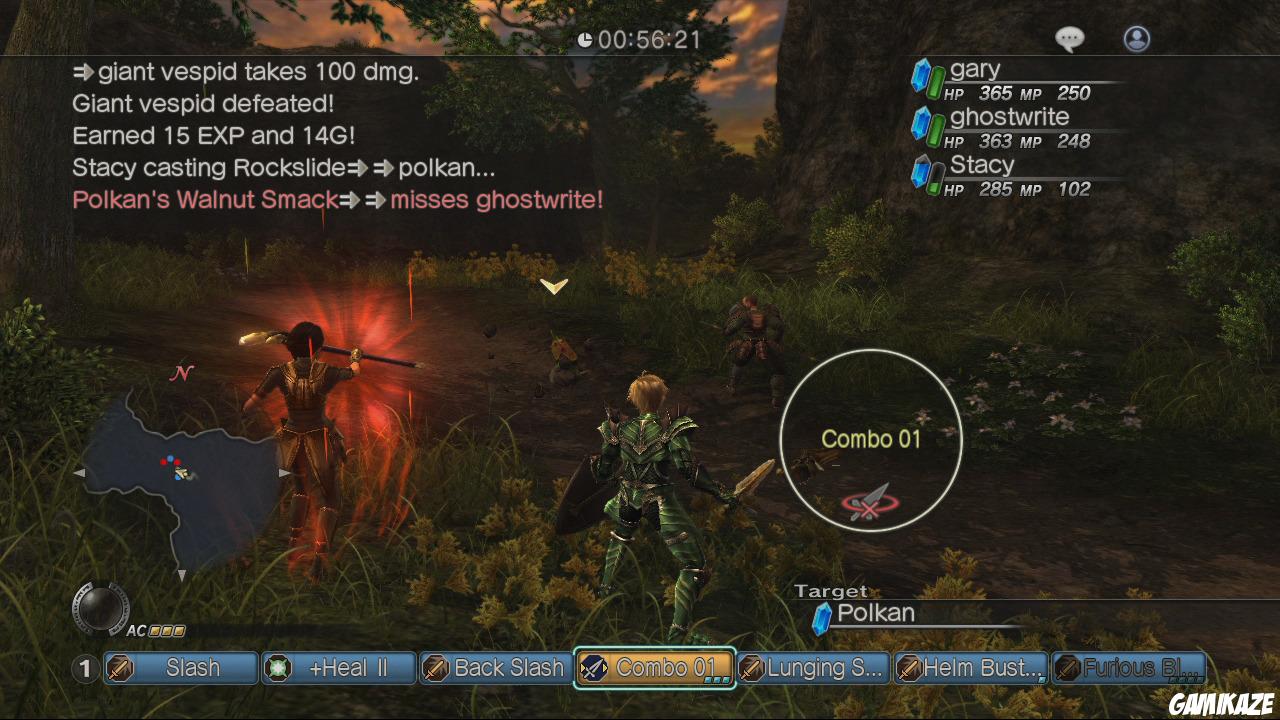1280x720 pixels.
Task: Use the Helm Bust... skill
Action: pyautogui.click(x=971, y=668)
